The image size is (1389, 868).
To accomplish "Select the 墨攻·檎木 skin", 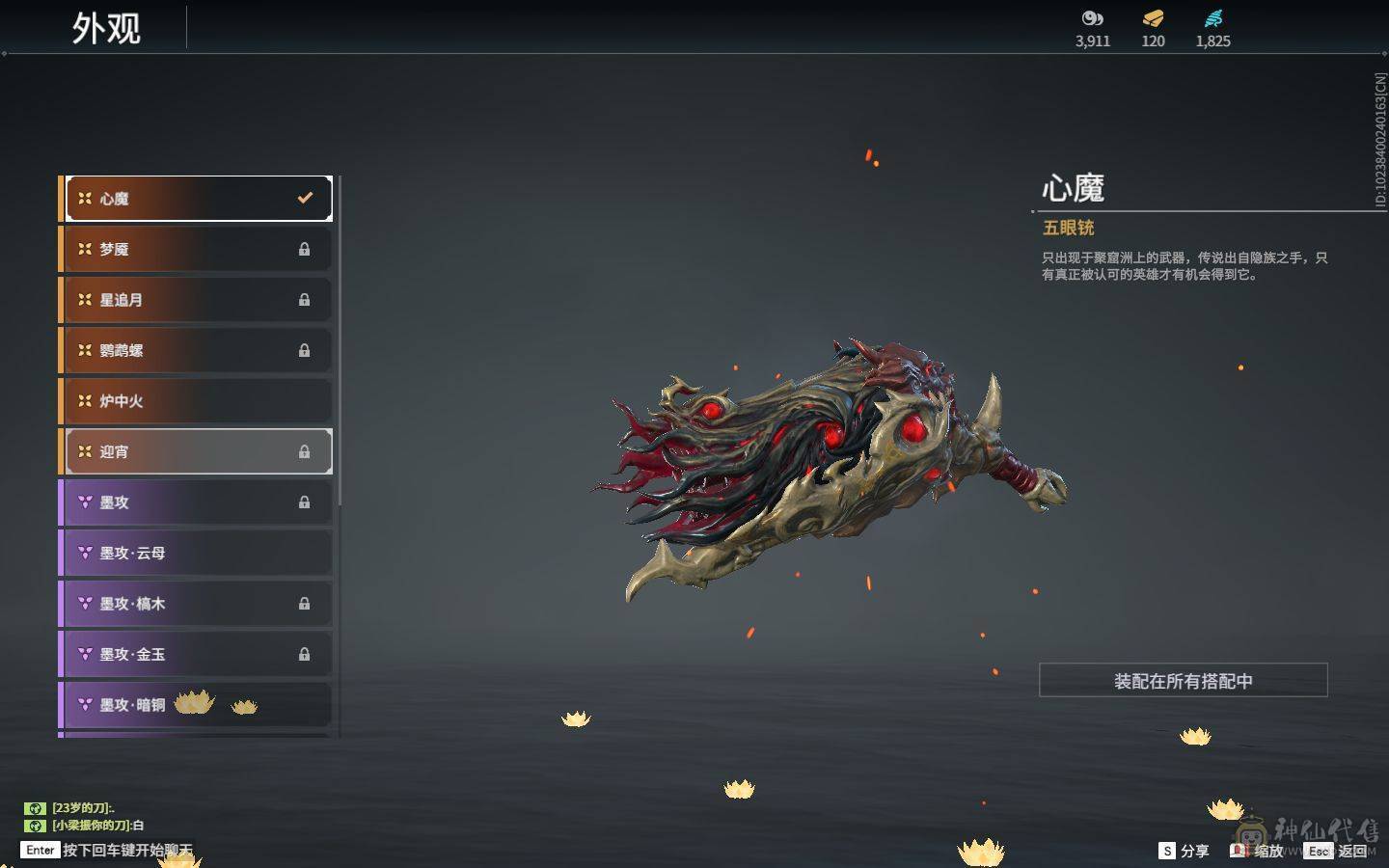I will pos(198,604).
